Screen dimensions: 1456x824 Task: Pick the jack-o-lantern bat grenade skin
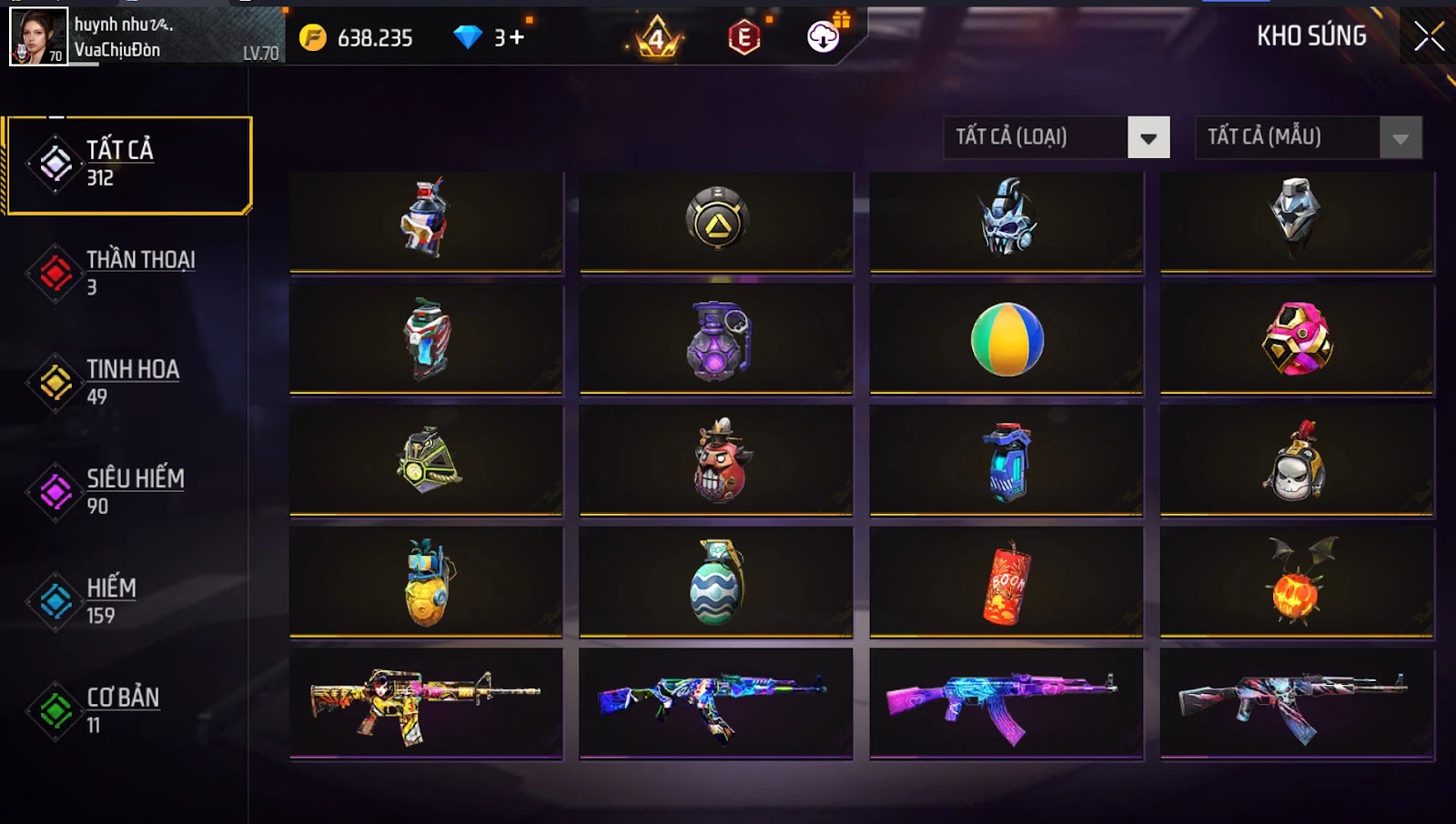tap(1297, 582)
